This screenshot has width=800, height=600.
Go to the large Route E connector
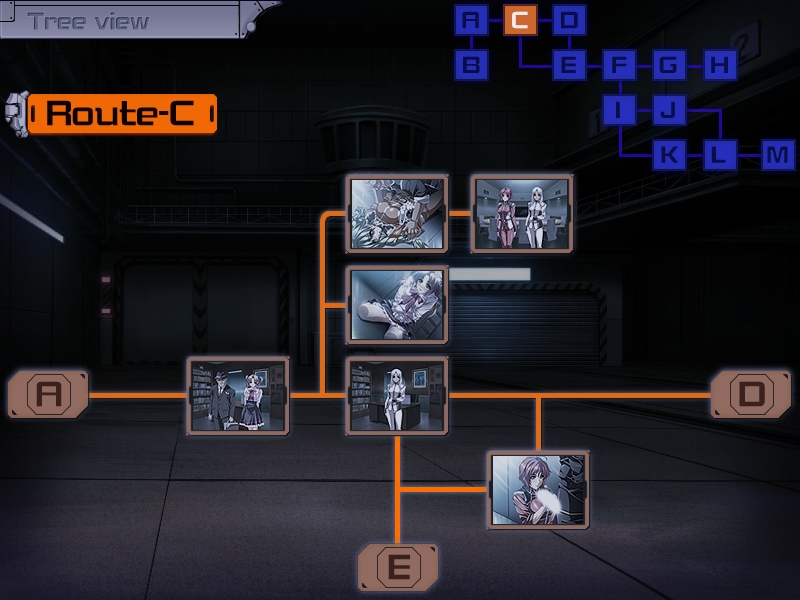point(398,568)
